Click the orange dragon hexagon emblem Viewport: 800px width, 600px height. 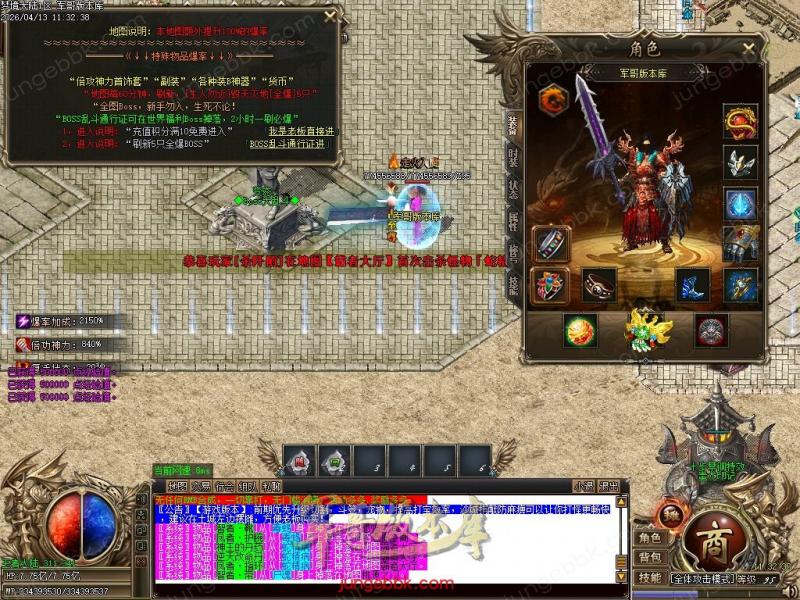click(552, 99)
